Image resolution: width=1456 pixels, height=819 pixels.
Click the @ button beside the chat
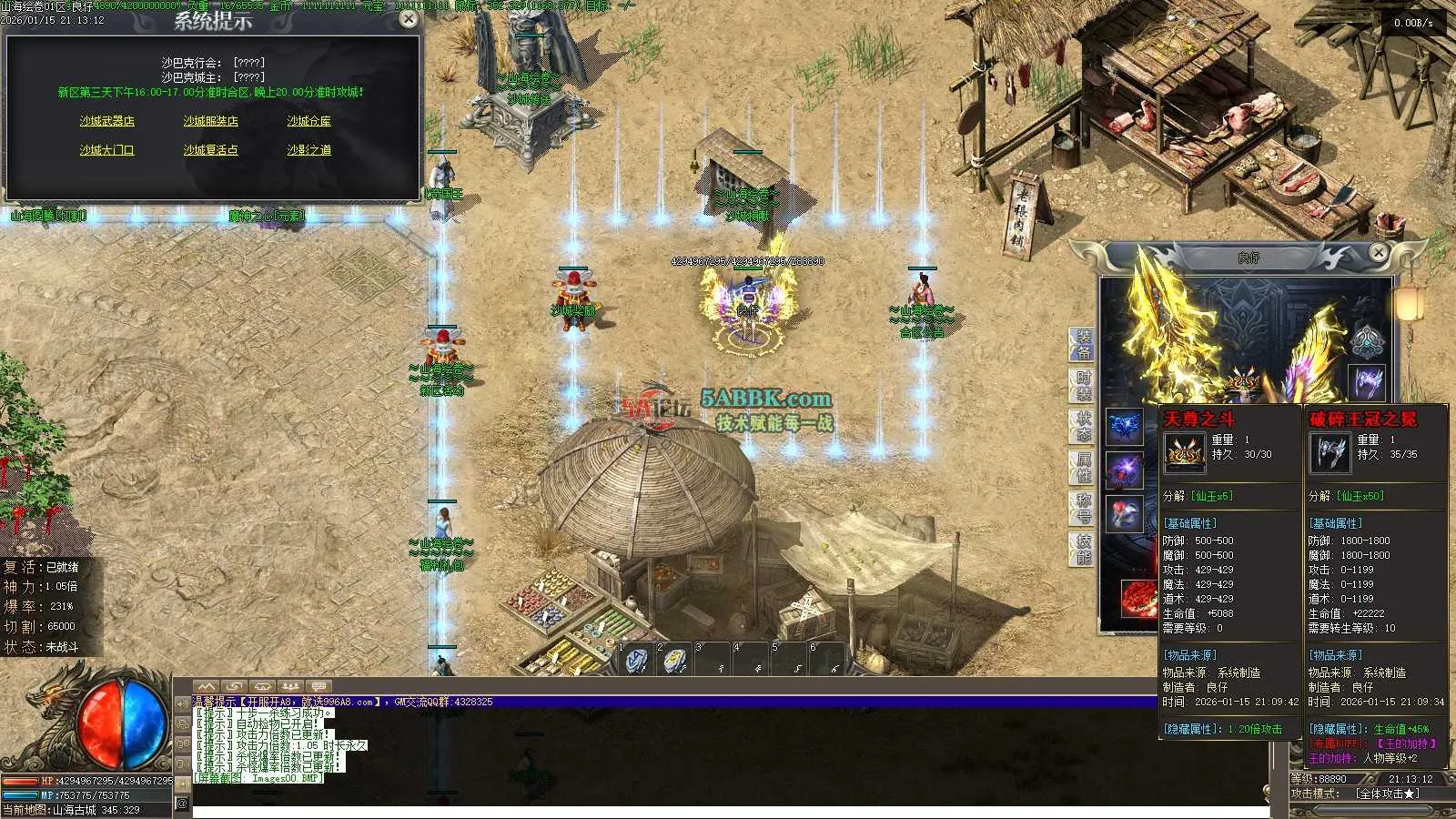point(182,803)
